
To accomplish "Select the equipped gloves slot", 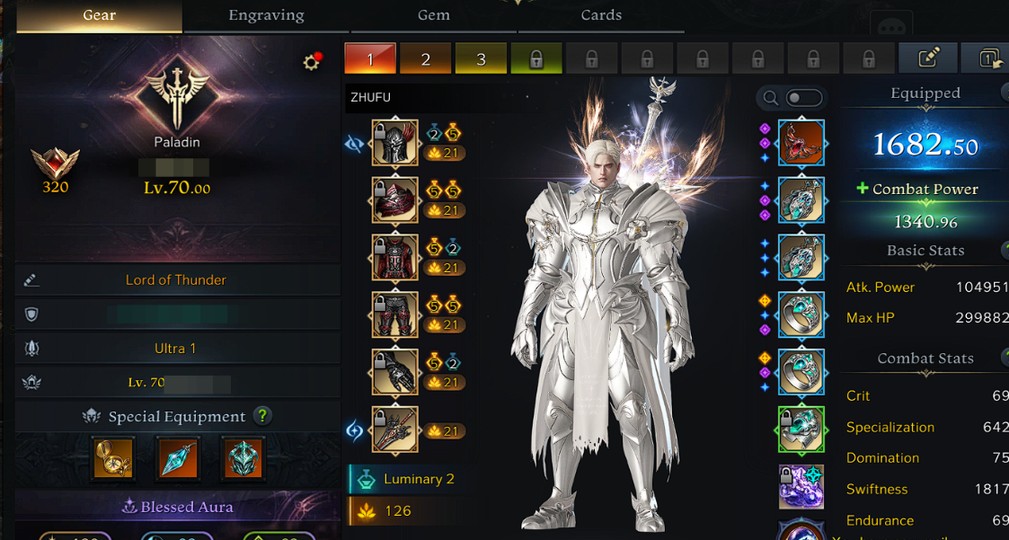I will [x=395, y=372].
